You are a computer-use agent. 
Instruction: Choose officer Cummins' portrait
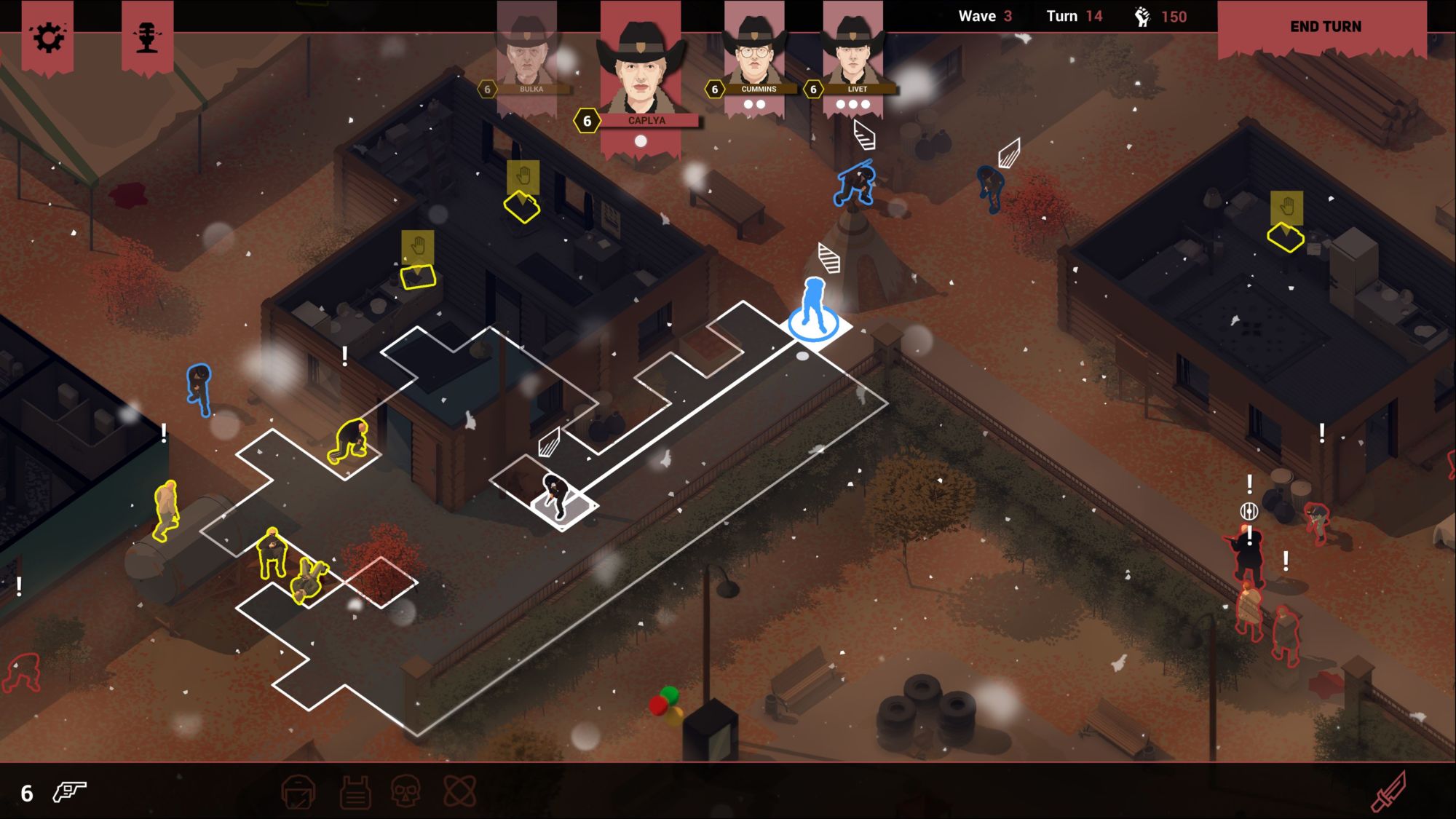coord(754,51)
